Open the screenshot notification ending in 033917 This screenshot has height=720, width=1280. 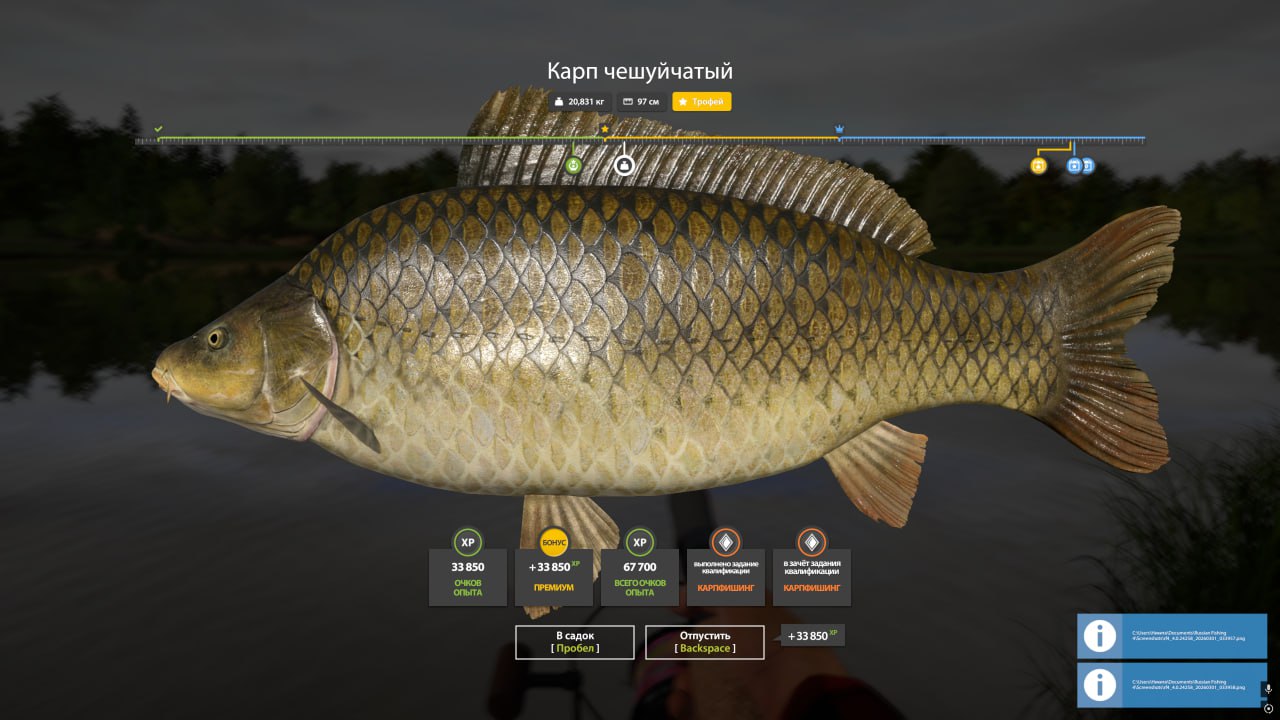click(1171, 636)
